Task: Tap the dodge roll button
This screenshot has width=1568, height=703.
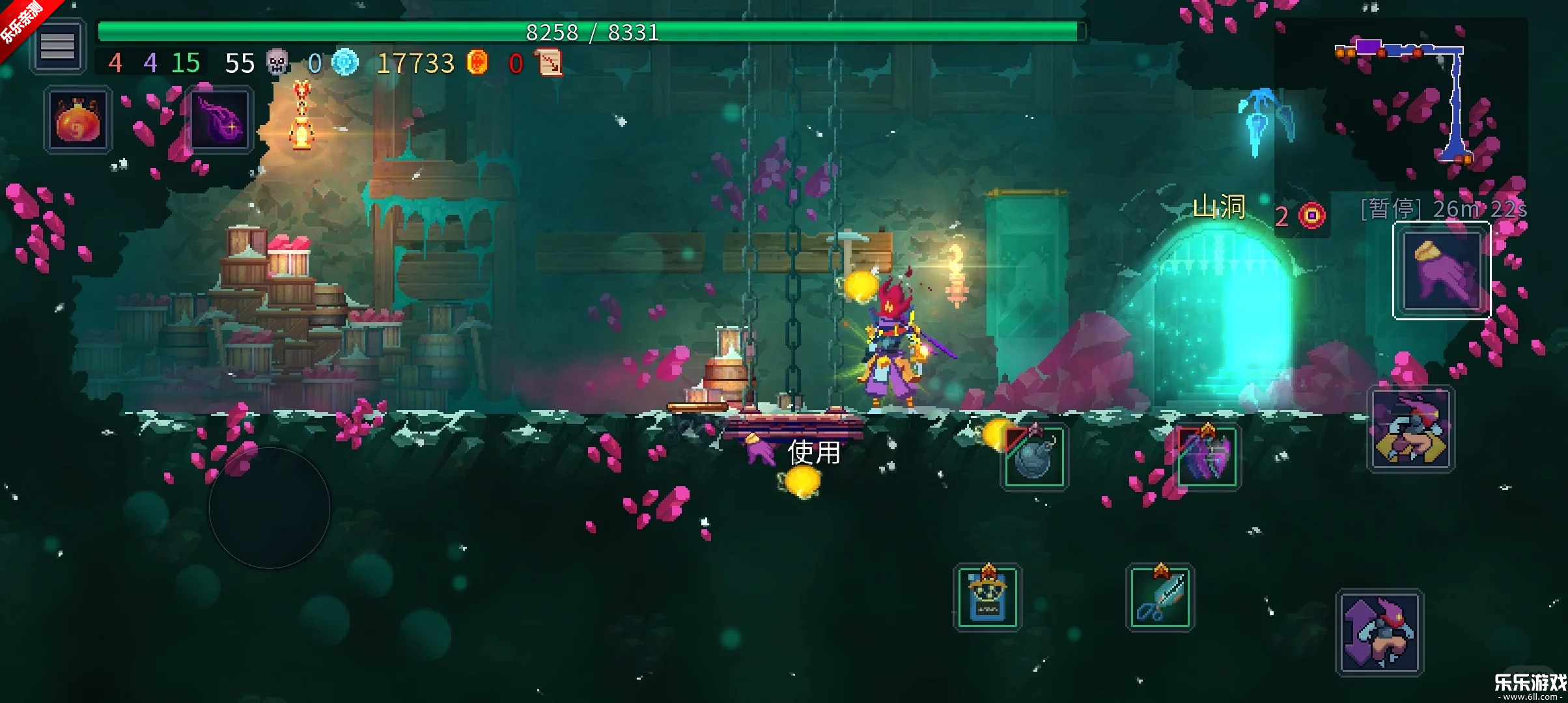Action: point(1410,430)
